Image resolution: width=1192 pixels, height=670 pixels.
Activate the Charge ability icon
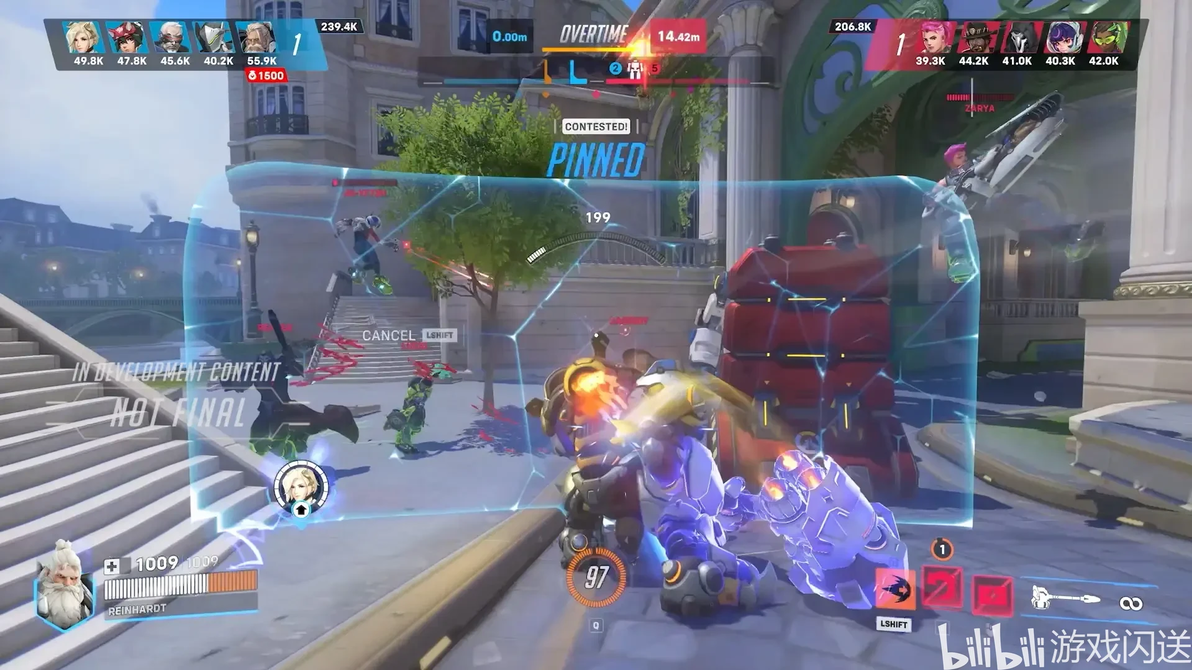(894, 589)
